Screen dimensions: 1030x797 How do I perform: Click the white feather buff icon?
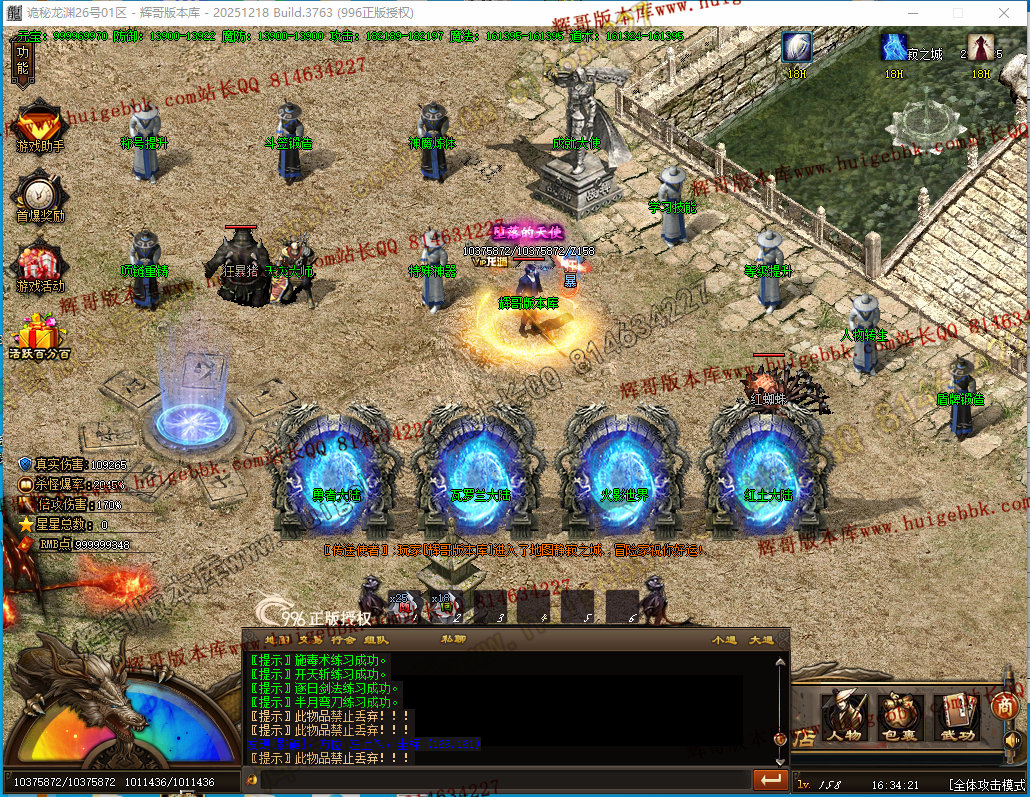pyautogui.click(x=797, y=48)
